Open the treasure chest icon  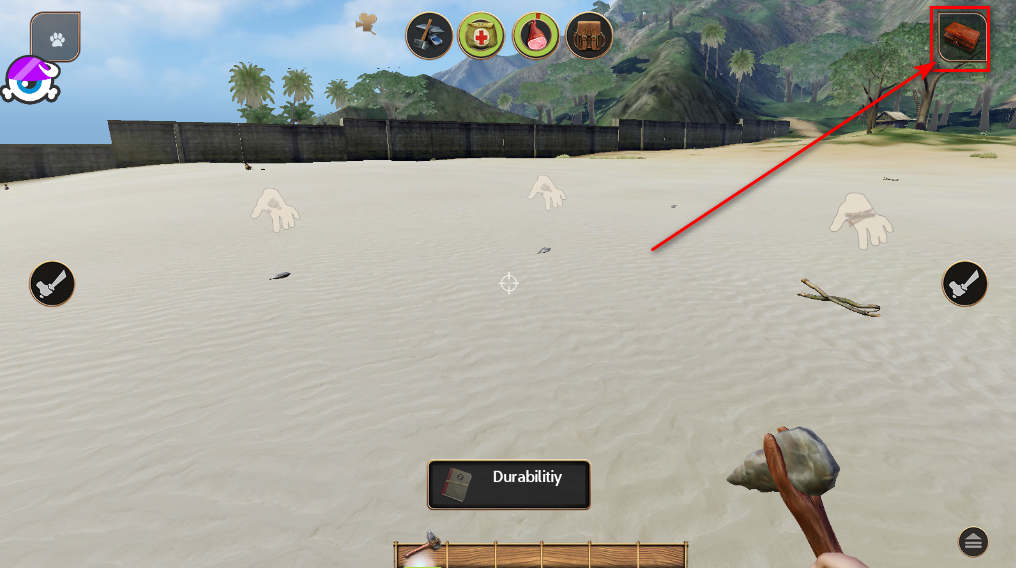point(963,39)
